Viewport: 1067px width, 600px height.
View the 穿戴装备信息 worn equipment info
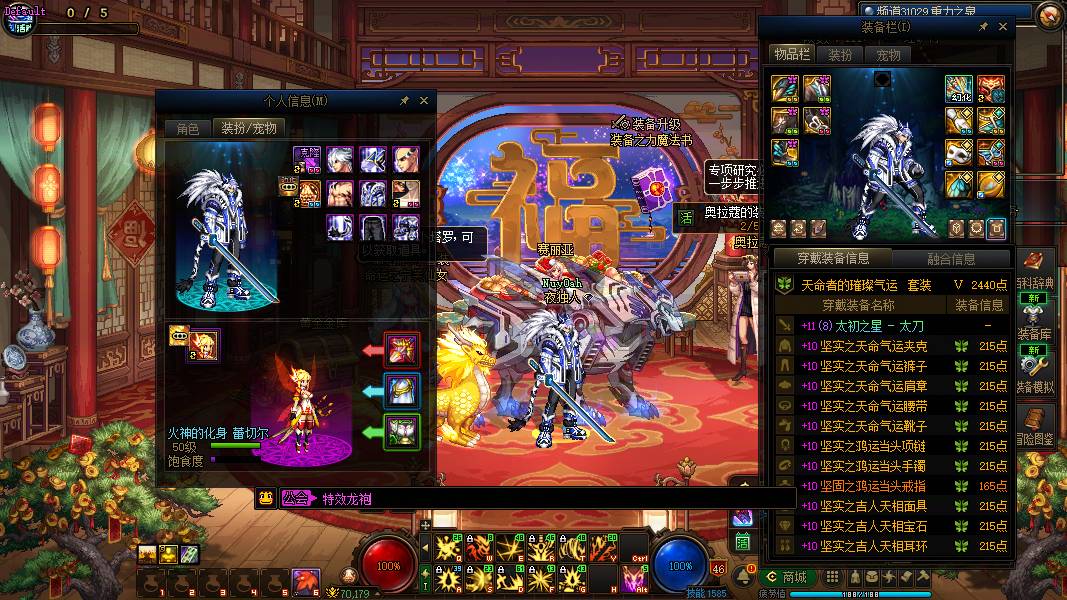tap(832, 259)
